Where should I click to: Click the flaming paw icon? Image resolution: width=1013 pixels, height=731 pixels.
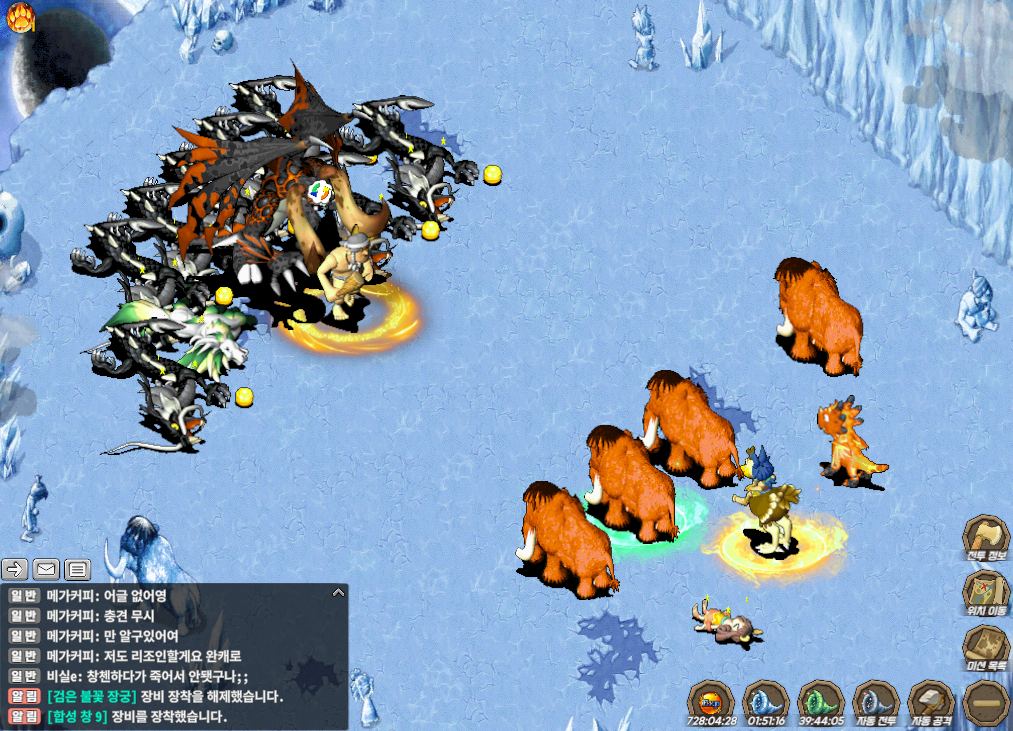pos(21,16)
